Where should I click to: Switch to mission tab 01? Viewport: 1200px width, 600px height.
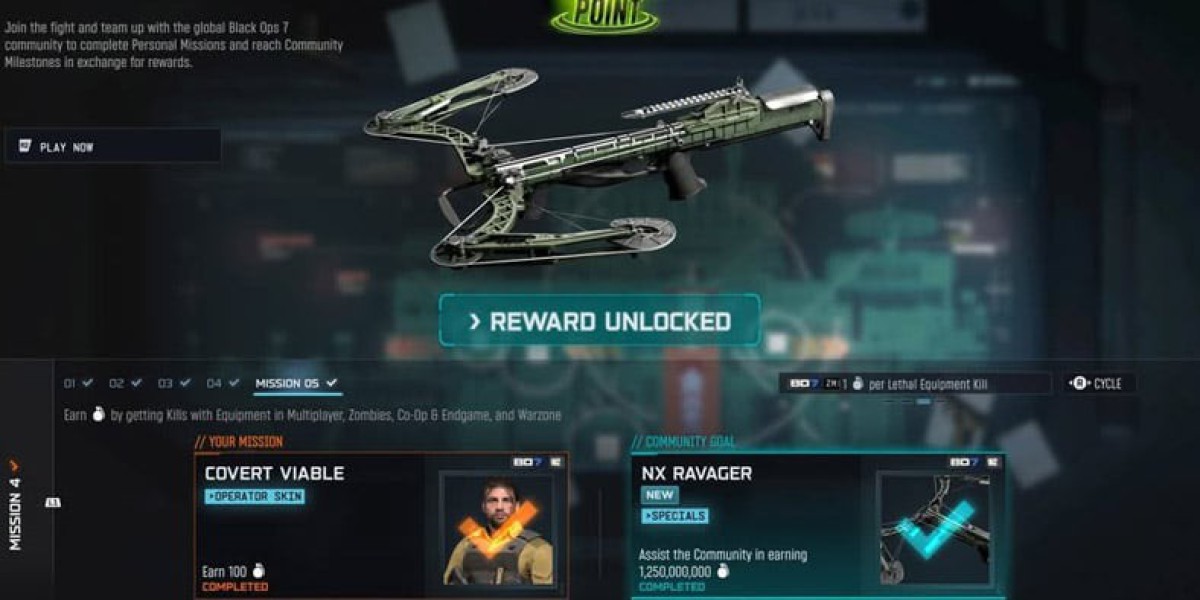(79, 383)
